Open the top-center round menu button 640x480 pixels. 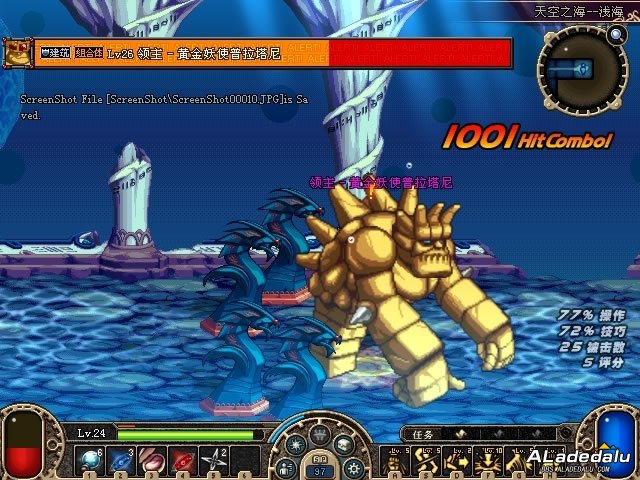tap(320, 434)
